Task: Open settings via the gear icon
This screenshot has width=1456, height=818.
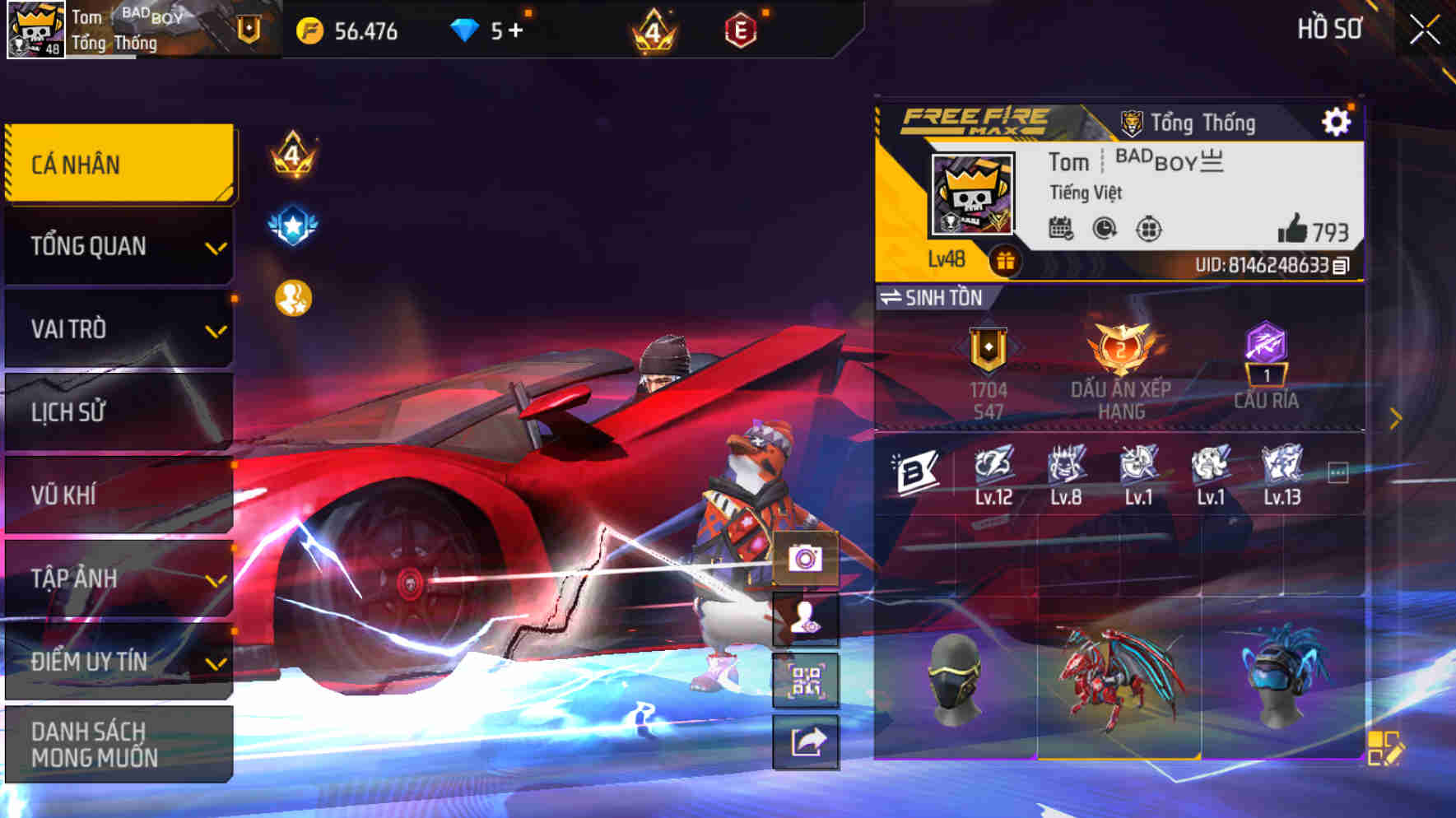Action: 1336,121
